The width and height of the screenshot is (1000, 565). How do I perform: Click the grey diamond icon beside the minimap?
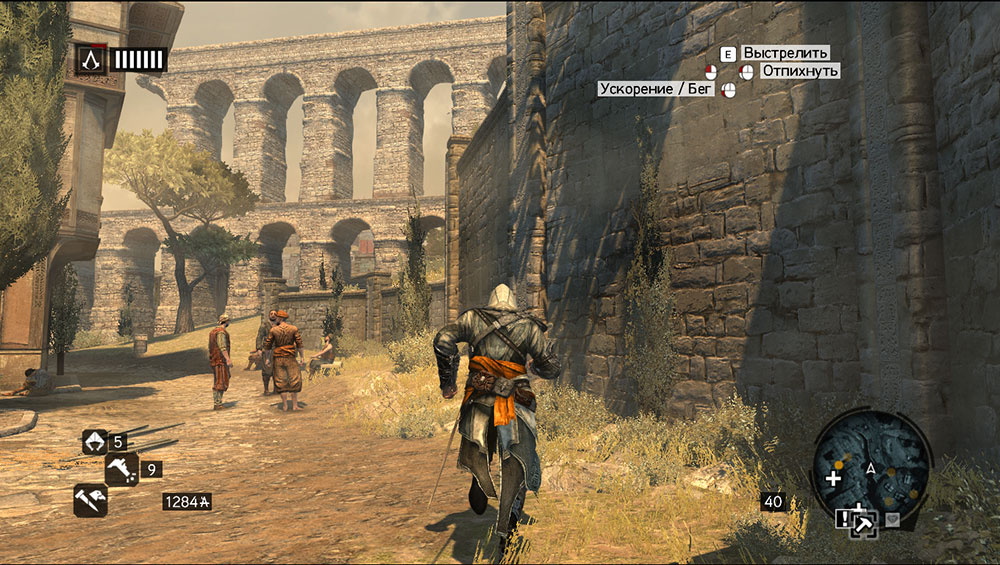(x=892, y=519)
